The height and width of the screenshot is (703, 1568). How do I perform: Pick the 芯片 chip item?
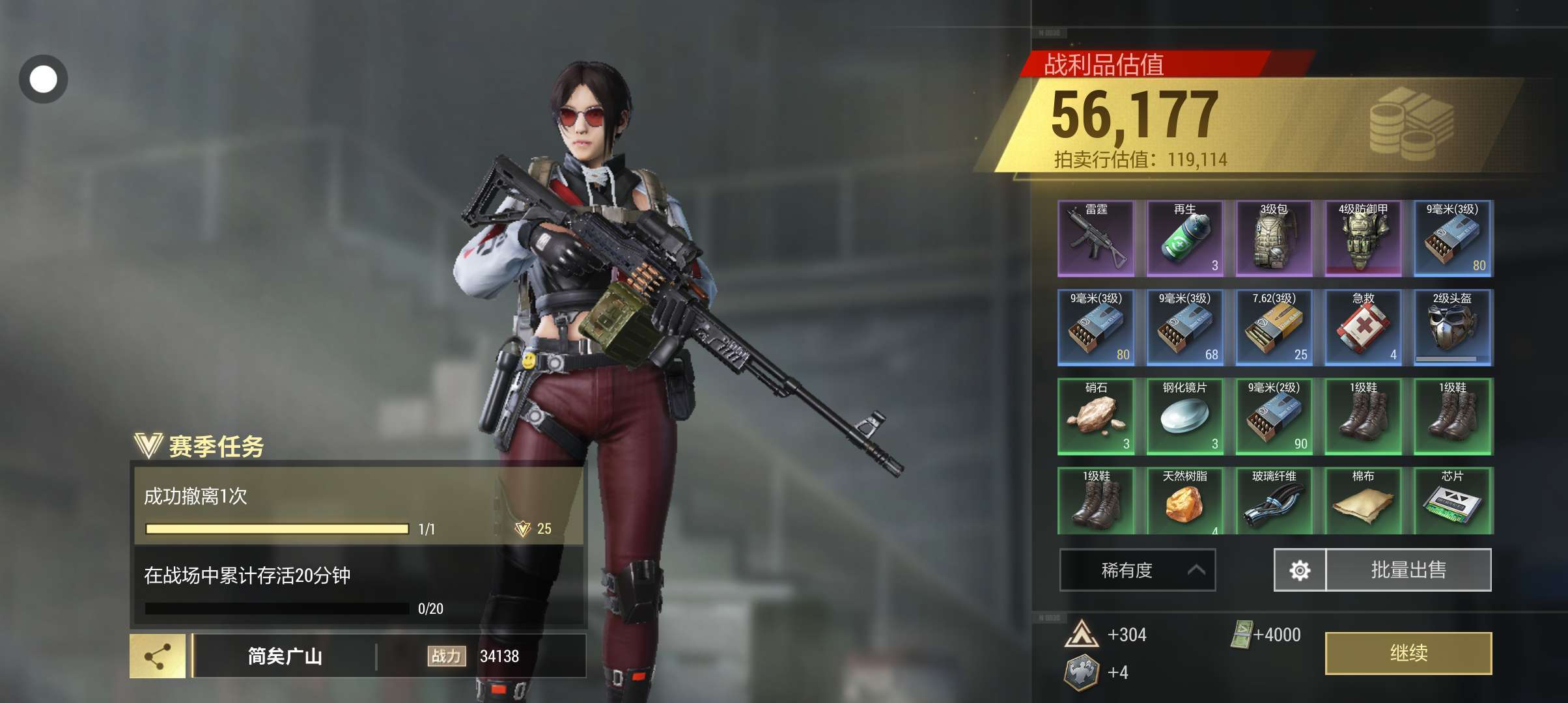pyautogui.click(x=1452, y=501)
